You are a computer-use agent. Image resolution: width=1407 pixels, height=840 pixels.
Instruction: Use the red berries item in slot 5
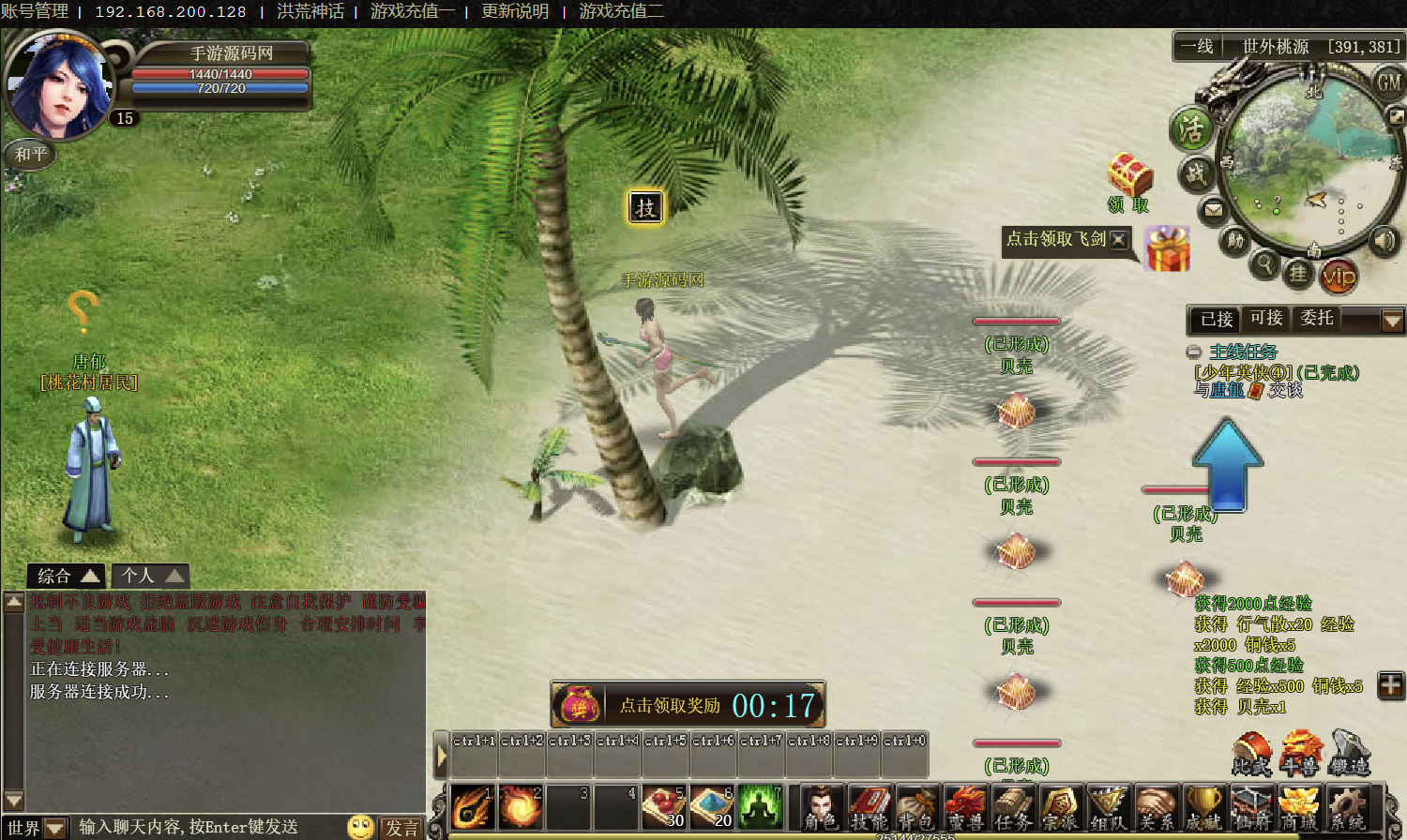[x=664, y=806]
